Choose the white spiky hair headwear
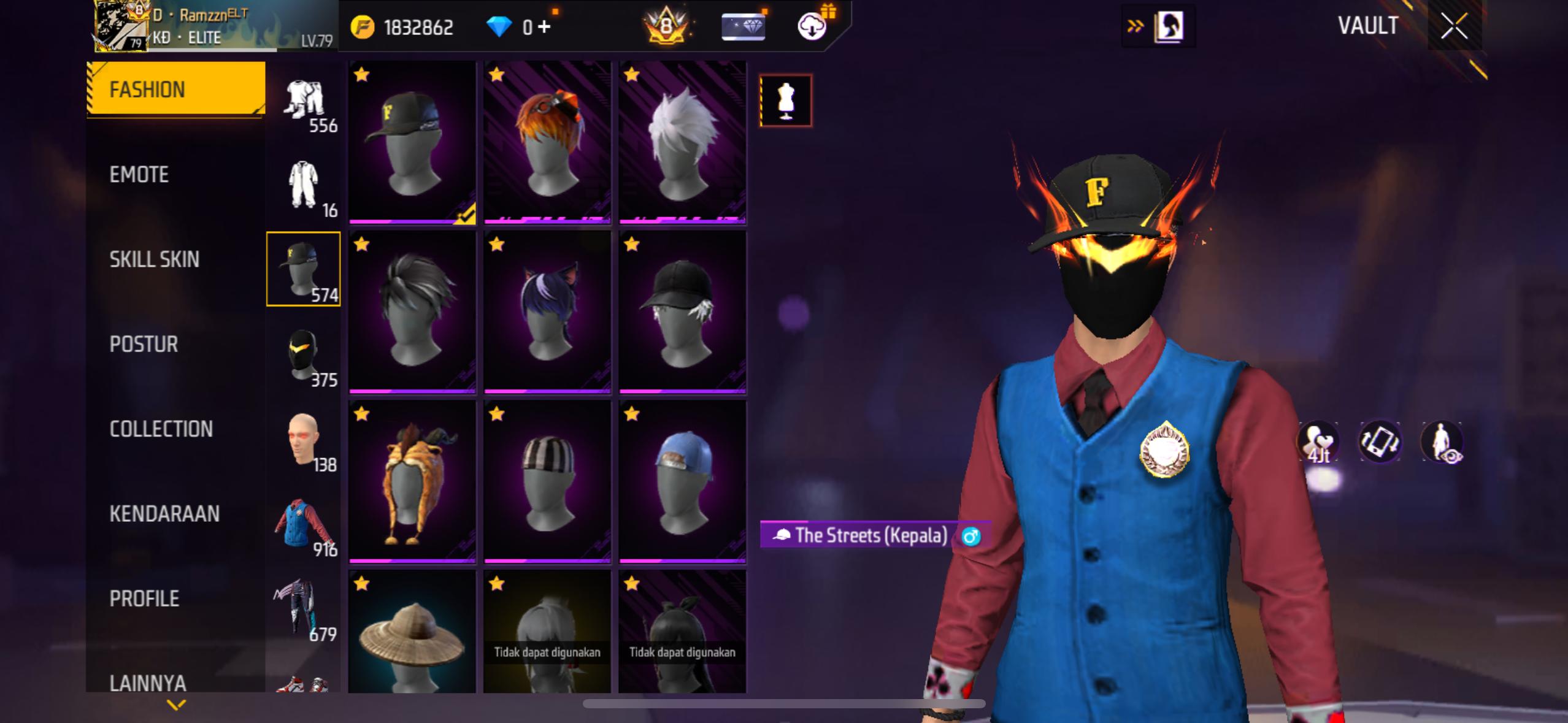Screen dimensions: 1568x723 (682, 142)
